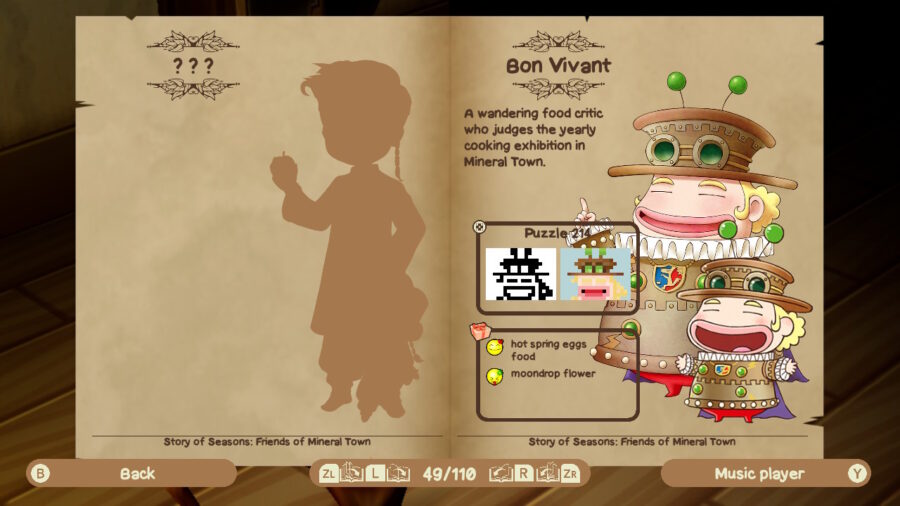
Task: Flip to the previous page beside L
Action: click(x=398, y=473)
